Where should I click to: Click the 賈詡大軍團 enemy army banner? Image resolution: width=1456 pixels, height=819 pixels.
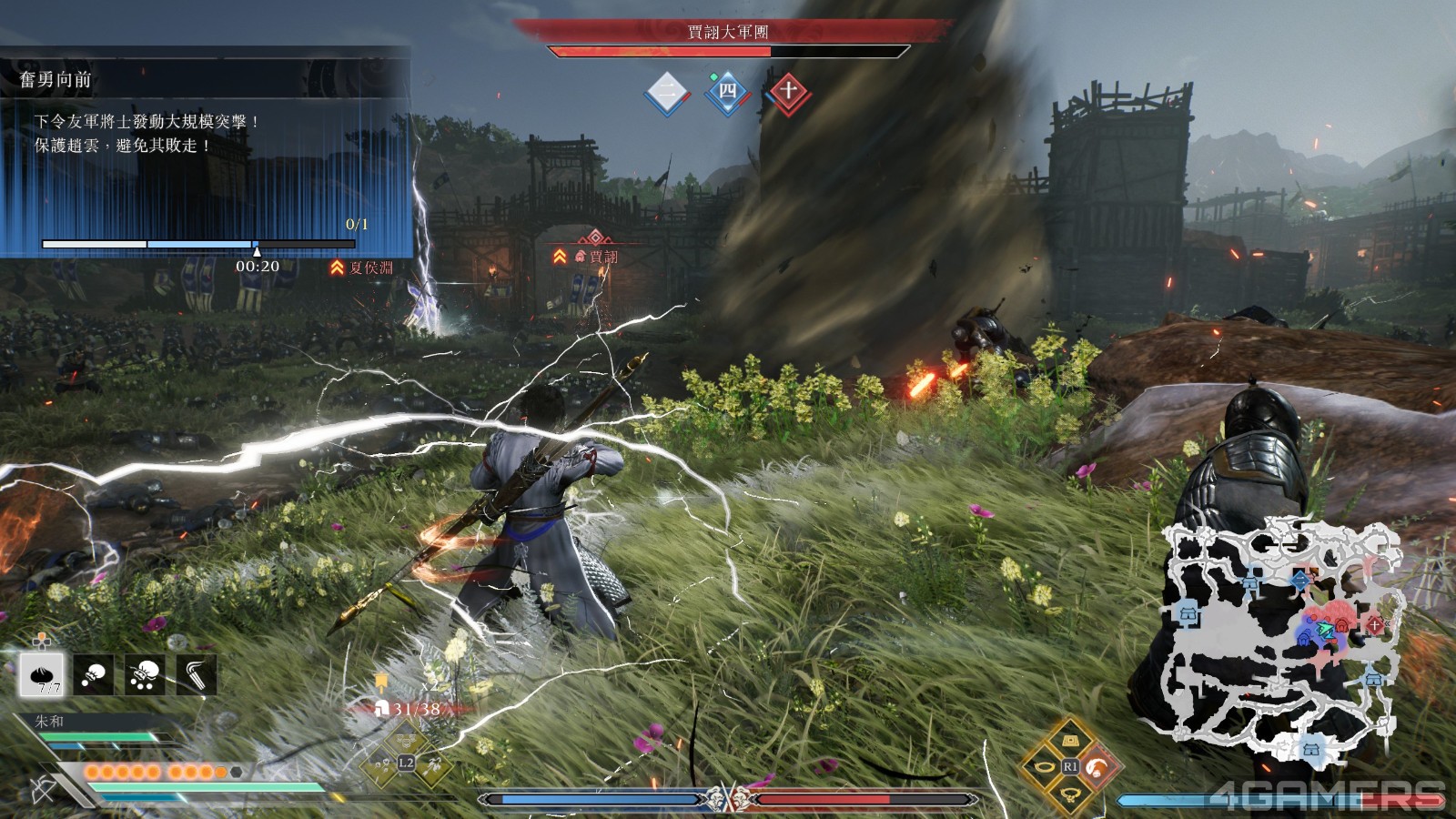pos(728,33)
